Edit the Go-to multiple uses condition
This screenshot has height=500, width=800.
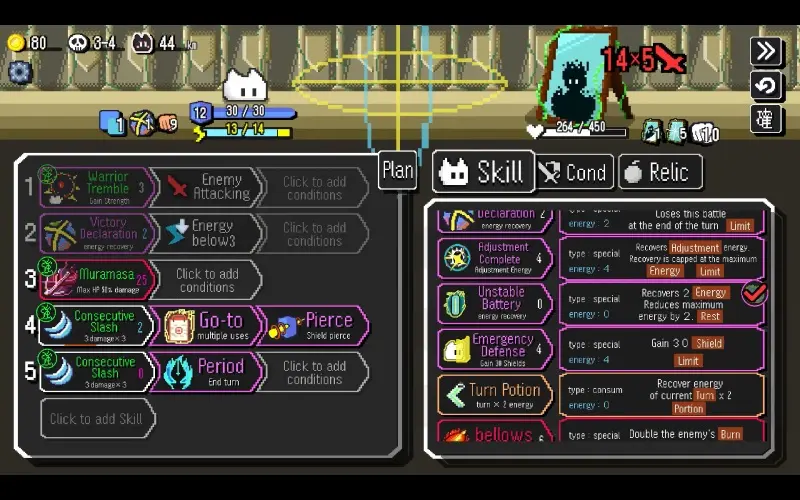pyautogui.click(x=208, y=326)
